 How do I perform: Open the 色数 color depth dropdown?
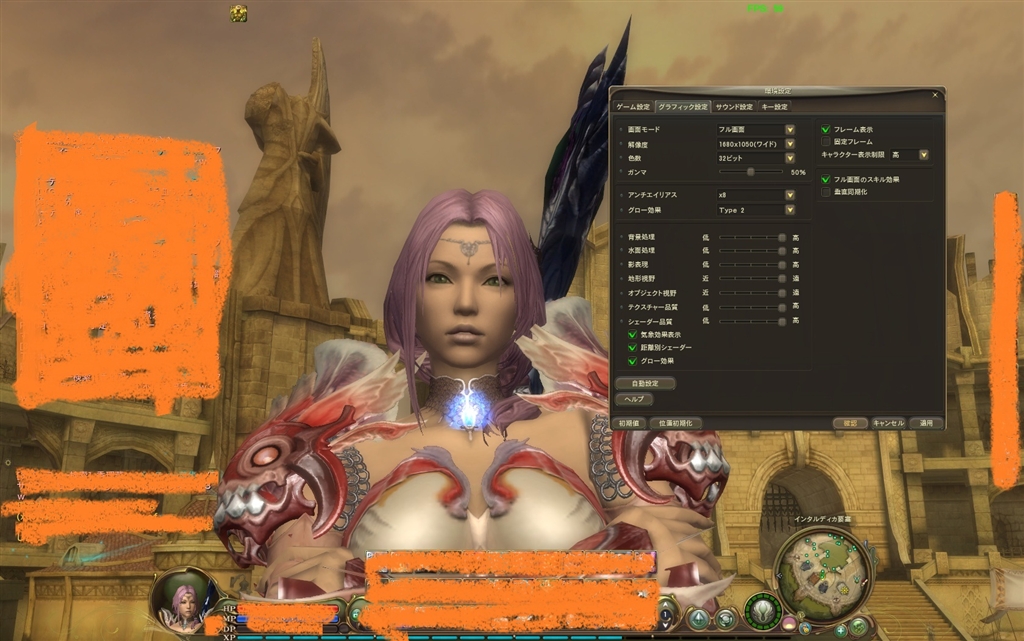(x=790, y=158)
